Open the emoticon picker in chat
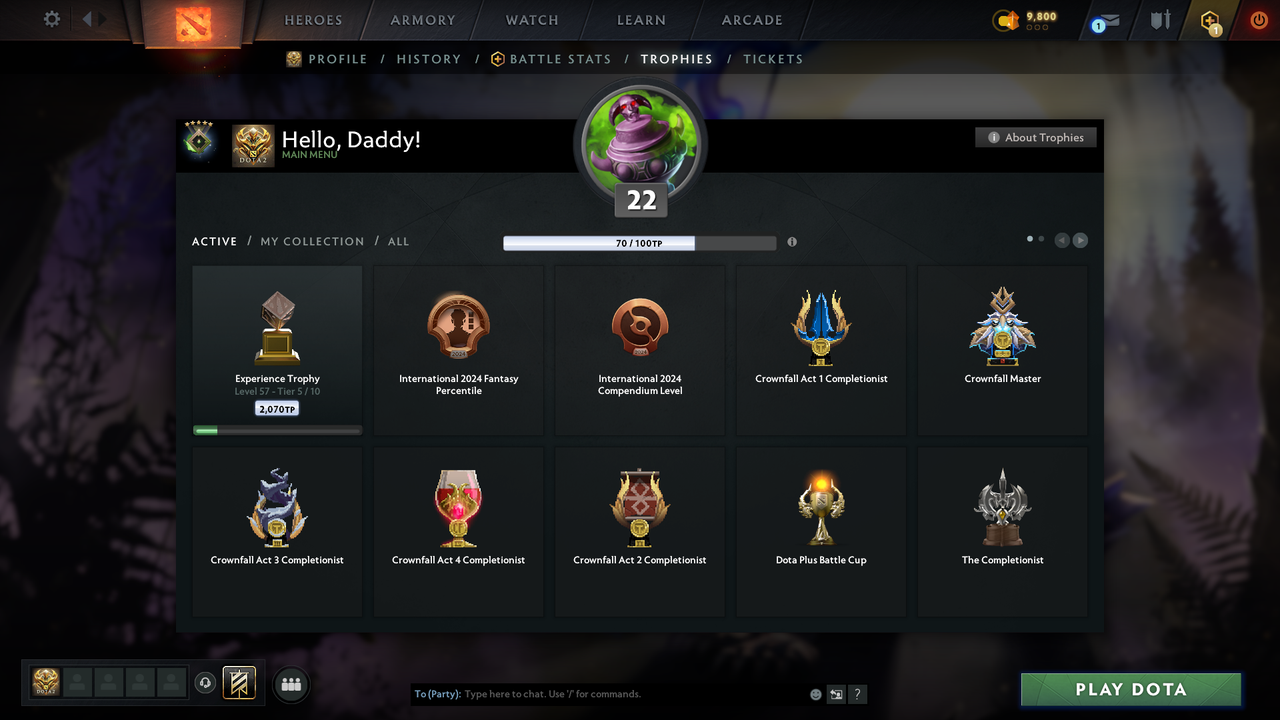Screen dimensions: 1280x720 click(x=815, y=694)
